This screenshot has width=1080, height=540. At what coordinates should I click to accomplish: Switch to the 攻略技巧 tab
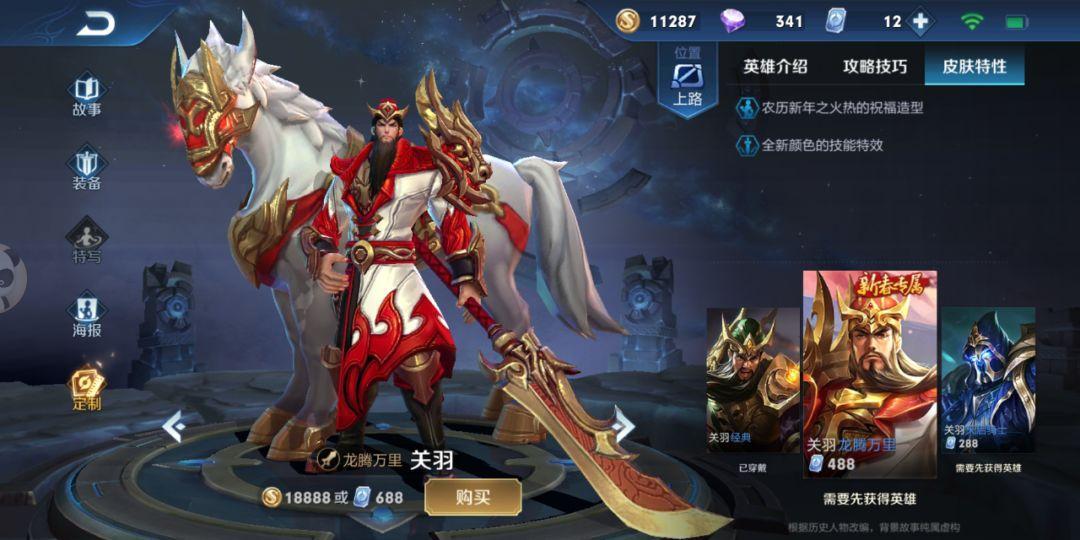(875, 67)
